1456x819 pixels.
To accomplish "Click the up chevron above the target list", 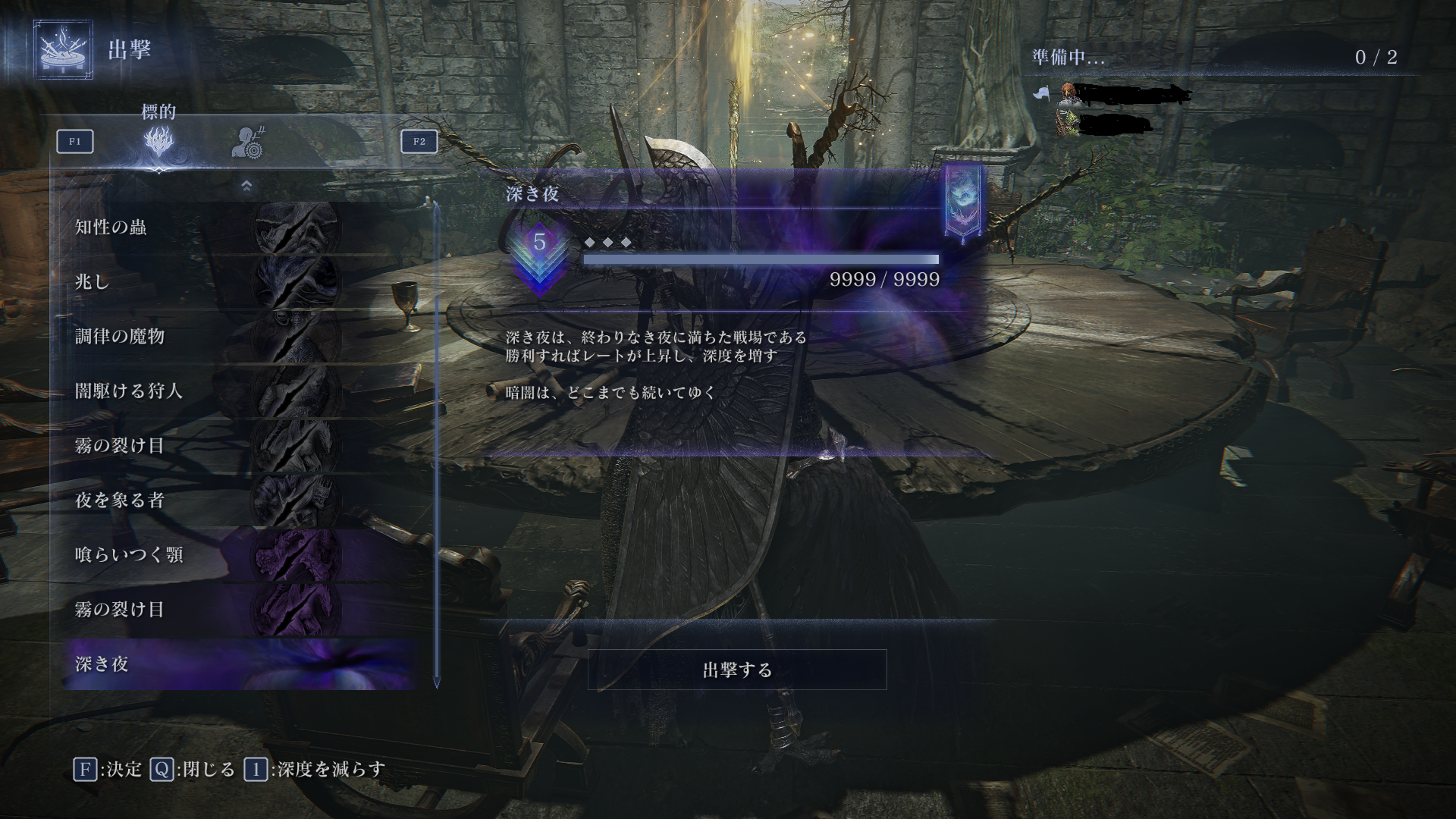I will pos(246,186).
